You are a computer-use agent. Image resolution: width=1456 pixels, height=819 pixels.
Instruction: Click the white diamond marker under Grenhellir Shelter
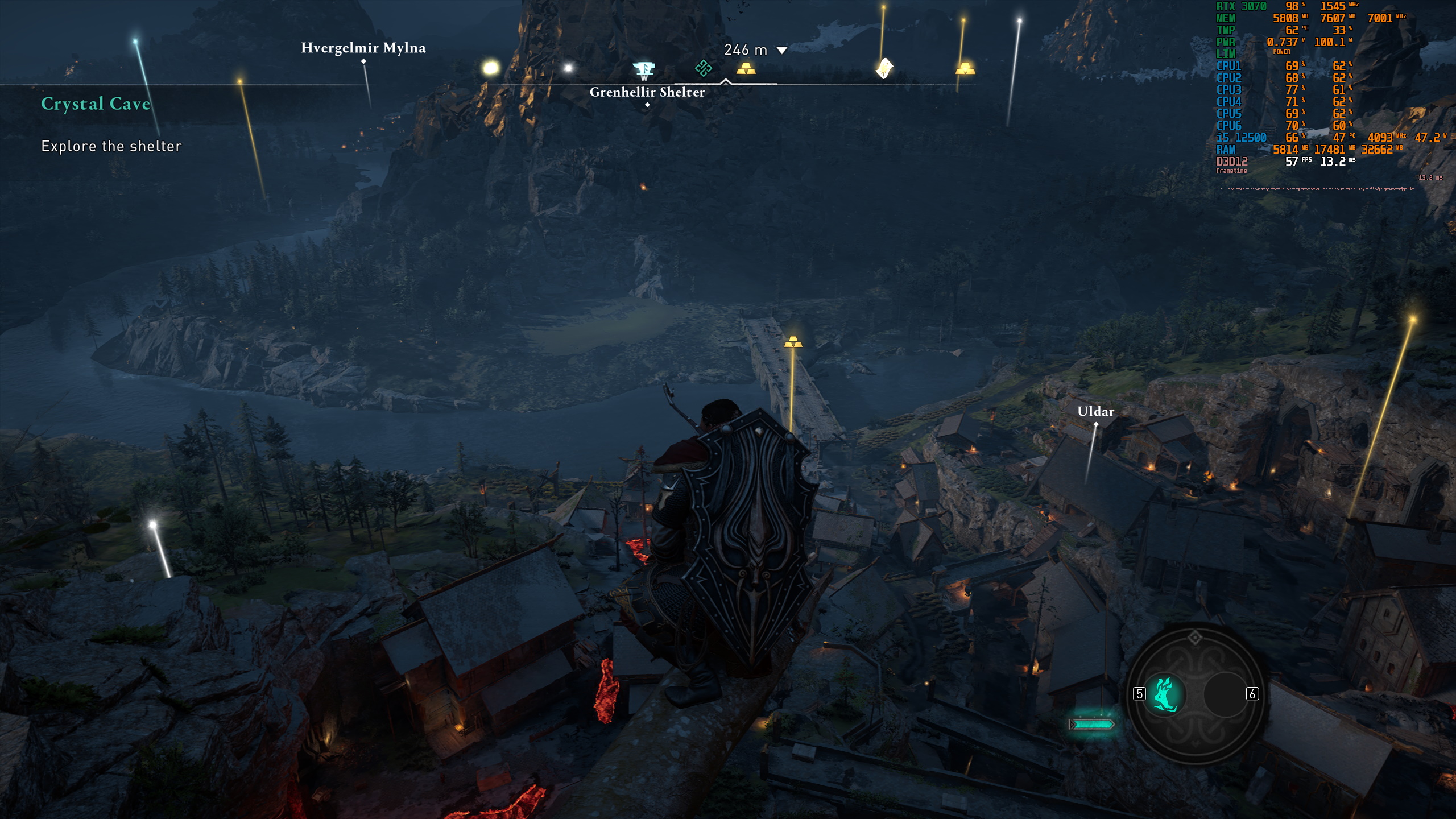(647, 105)
